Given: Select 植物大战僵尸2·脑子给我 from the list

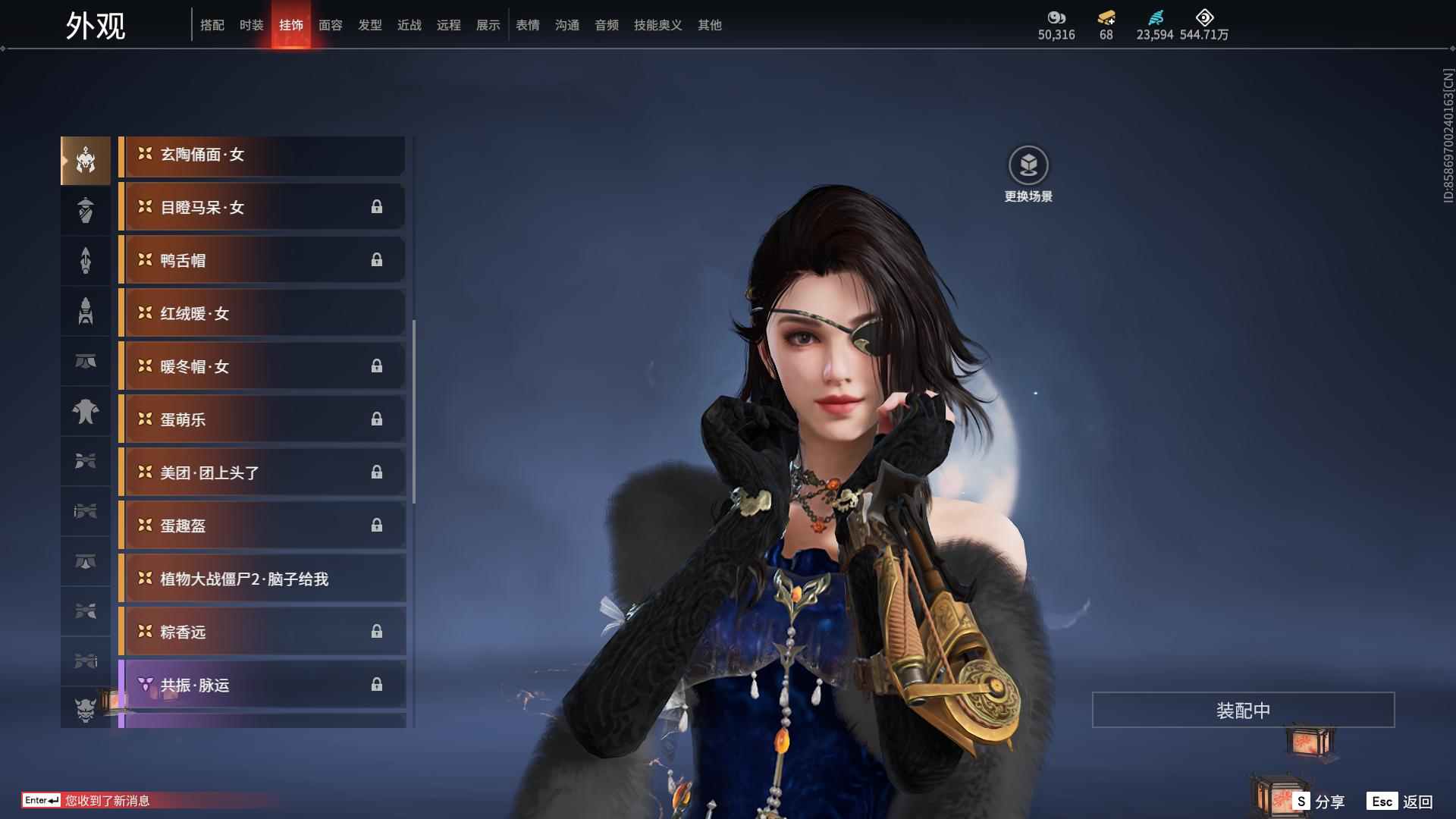Looking at the screenshot, I should click(262, 579).
